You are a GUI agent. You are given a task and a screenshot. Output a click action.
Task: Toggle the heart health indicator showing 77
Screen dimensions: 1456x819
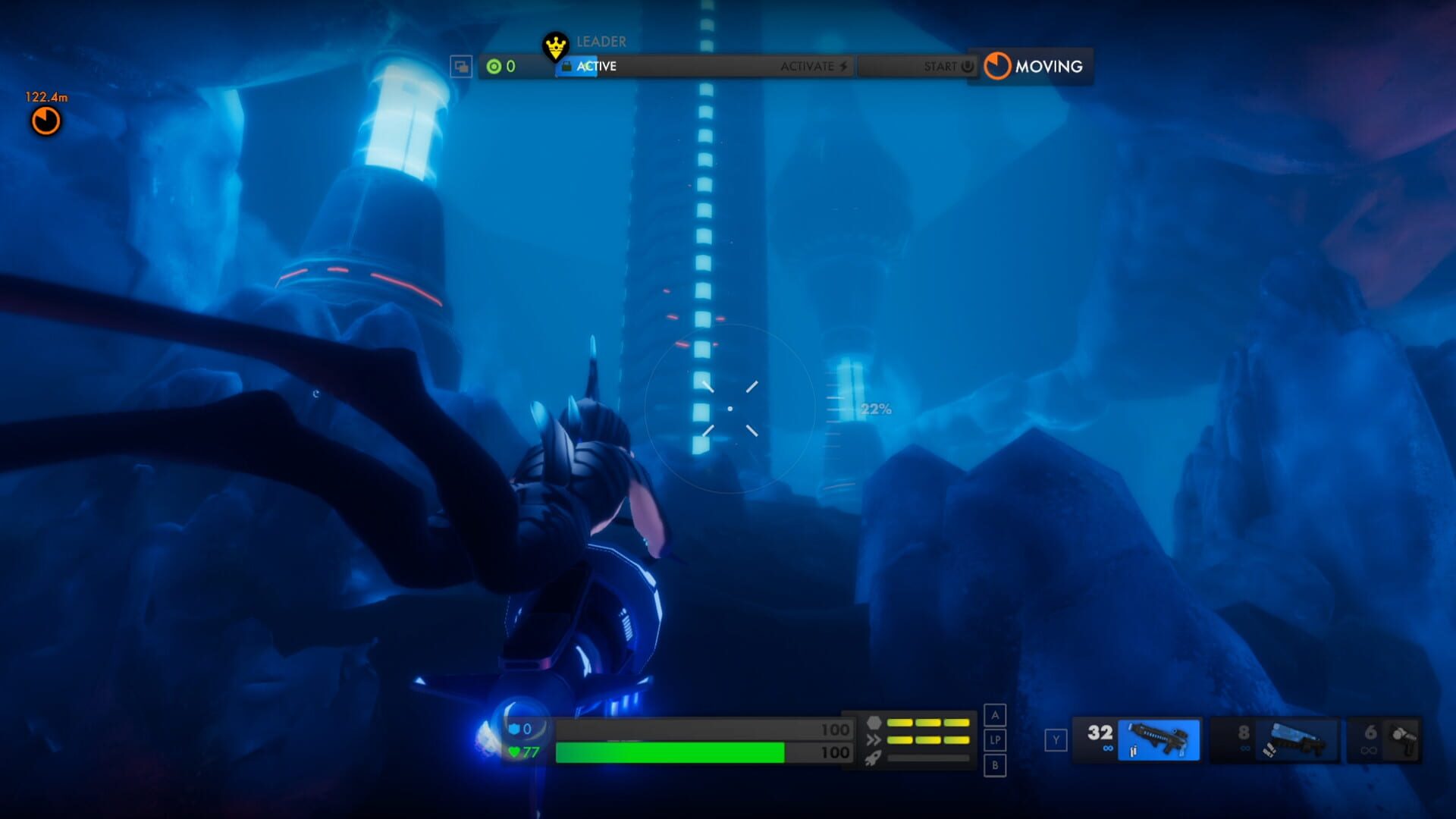[524, 753]
